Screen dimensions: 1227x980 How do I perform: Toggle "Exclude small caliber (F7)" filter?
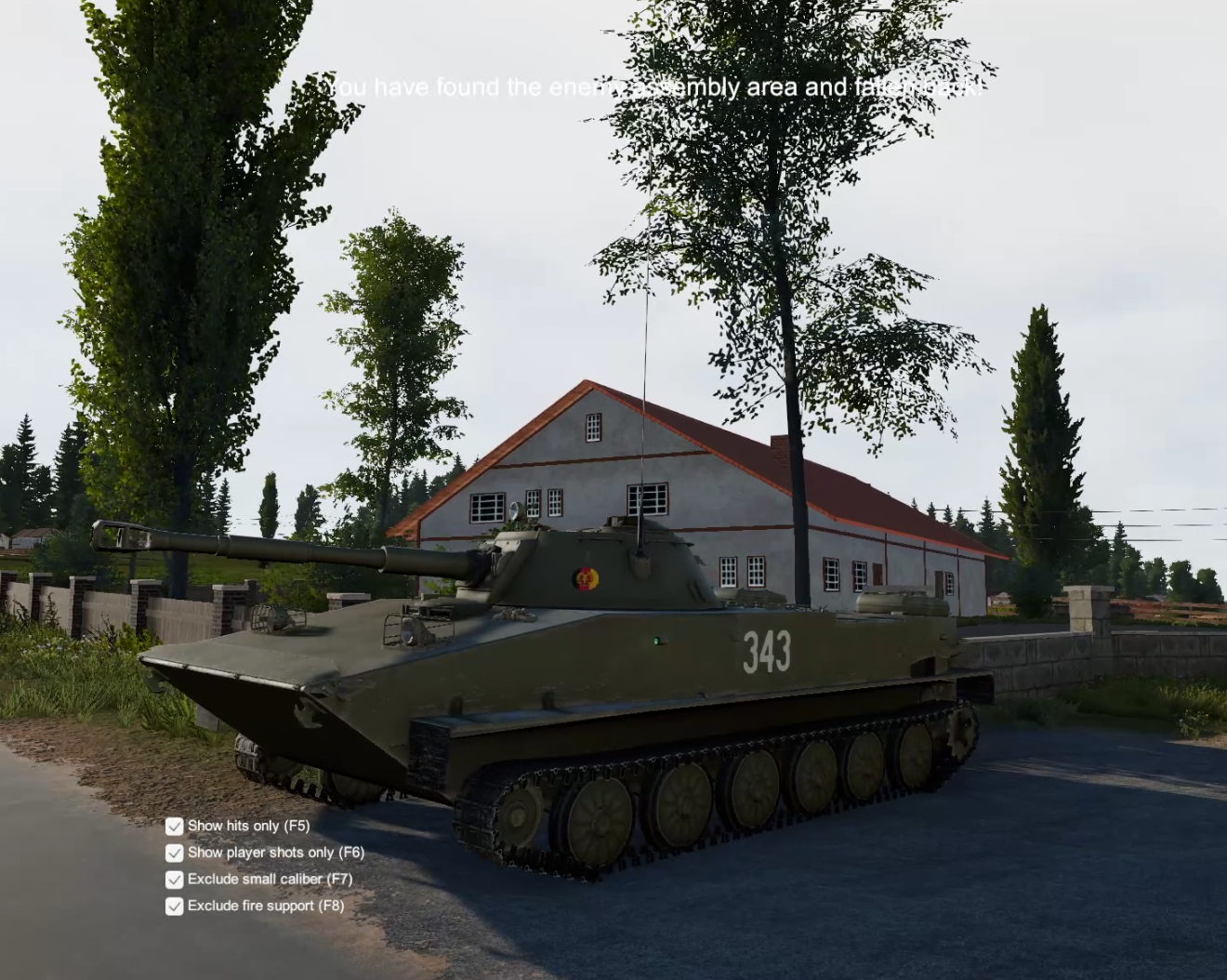point(174,878)
